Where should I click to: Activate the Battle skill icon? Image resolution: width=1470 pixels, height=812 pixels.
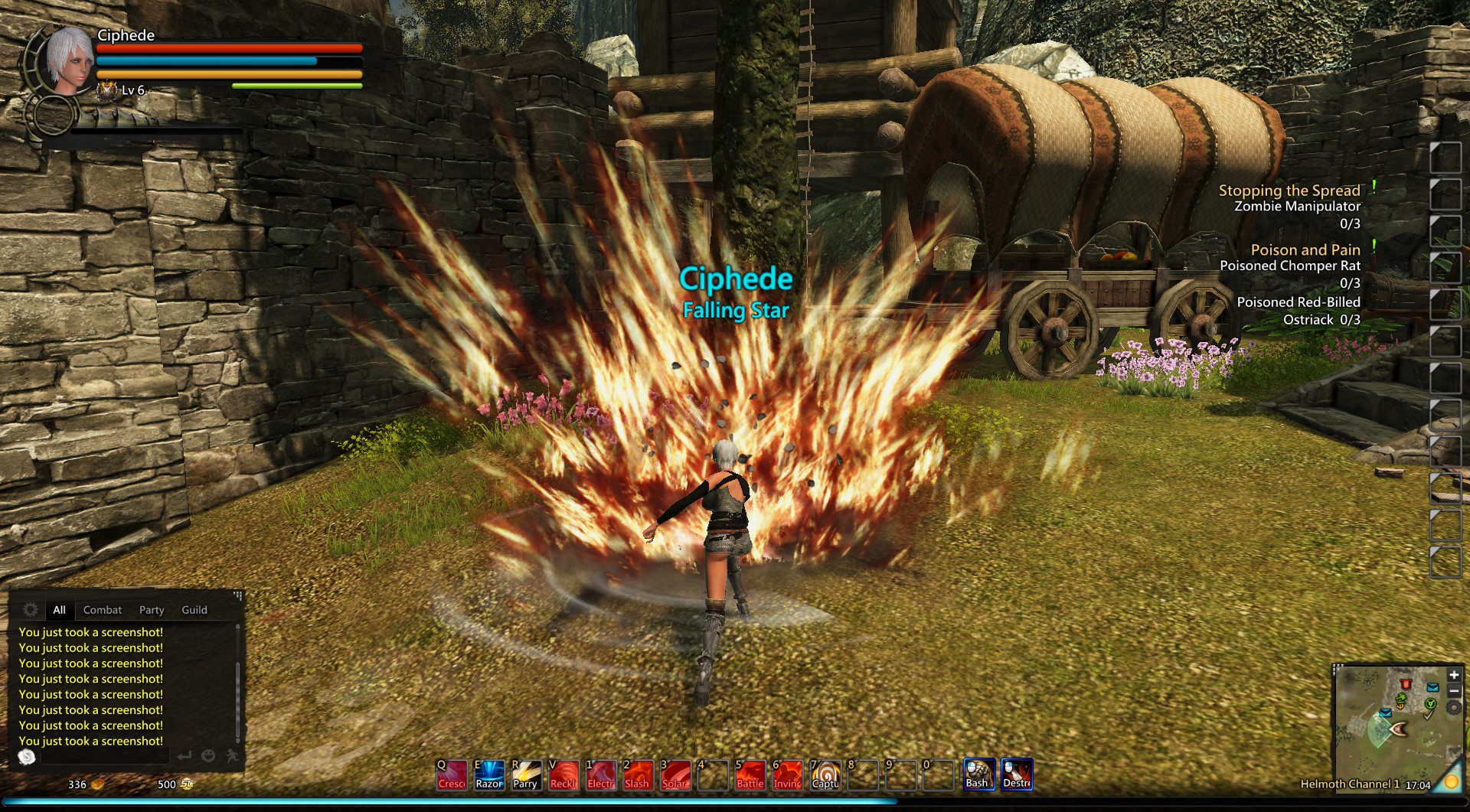point(750,774)
